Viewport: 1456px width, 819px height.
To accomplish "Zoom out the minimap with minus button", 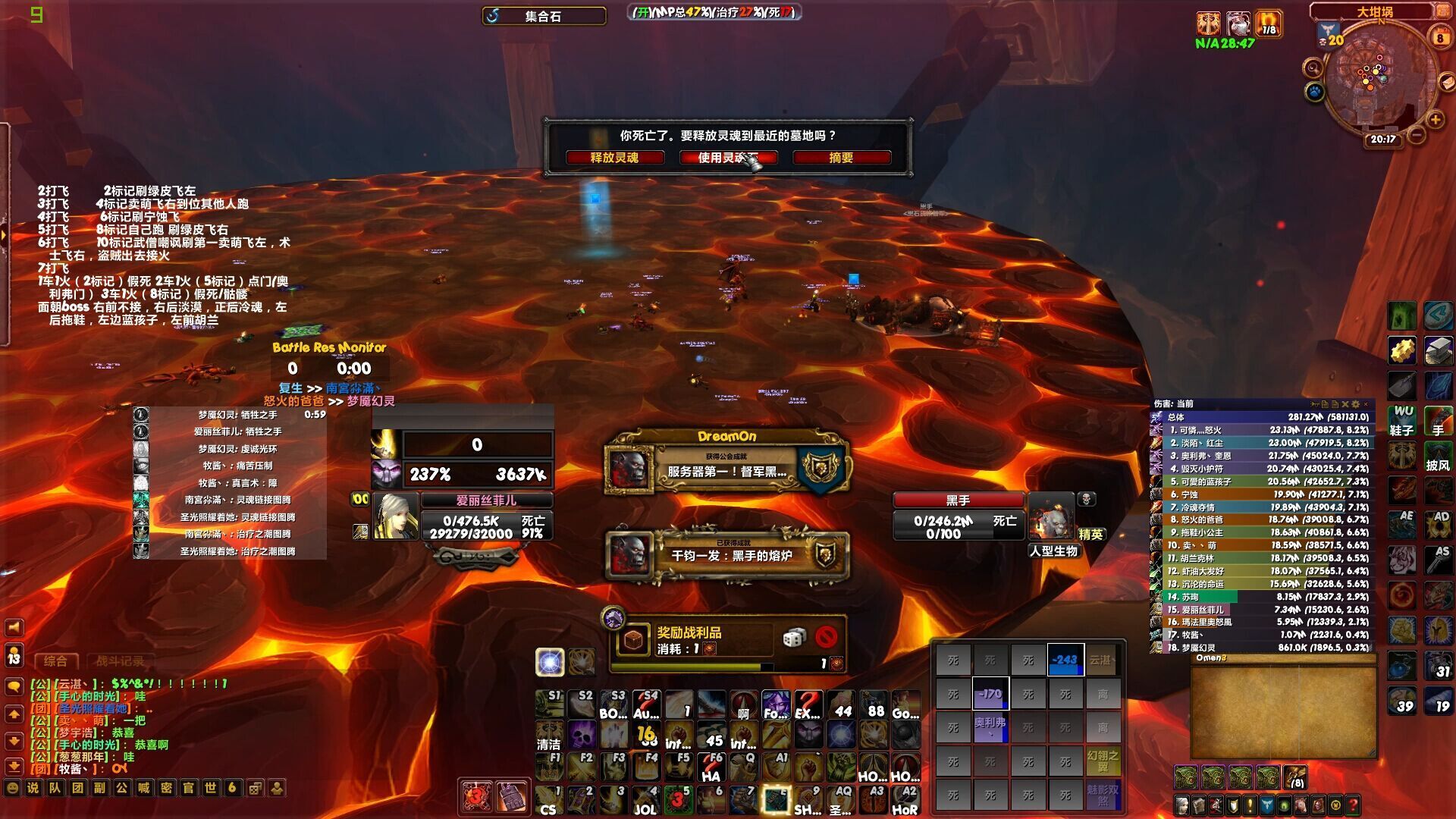I will pos(1416,136).
